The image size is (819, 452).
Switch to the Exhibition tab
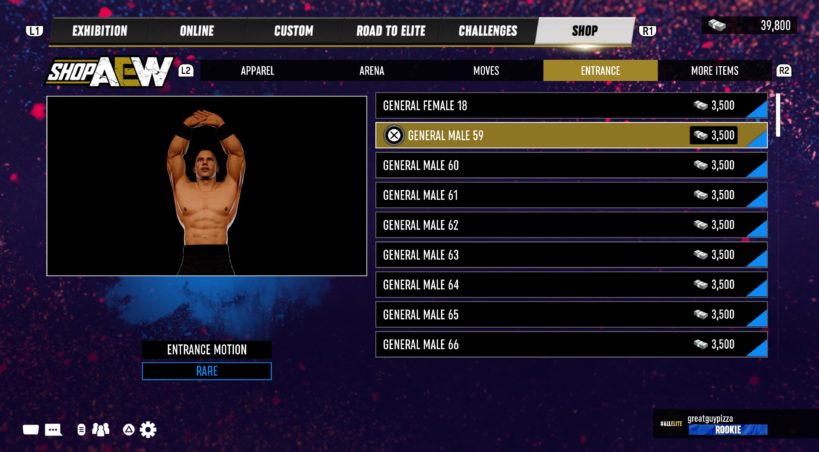tap(99, 31)
